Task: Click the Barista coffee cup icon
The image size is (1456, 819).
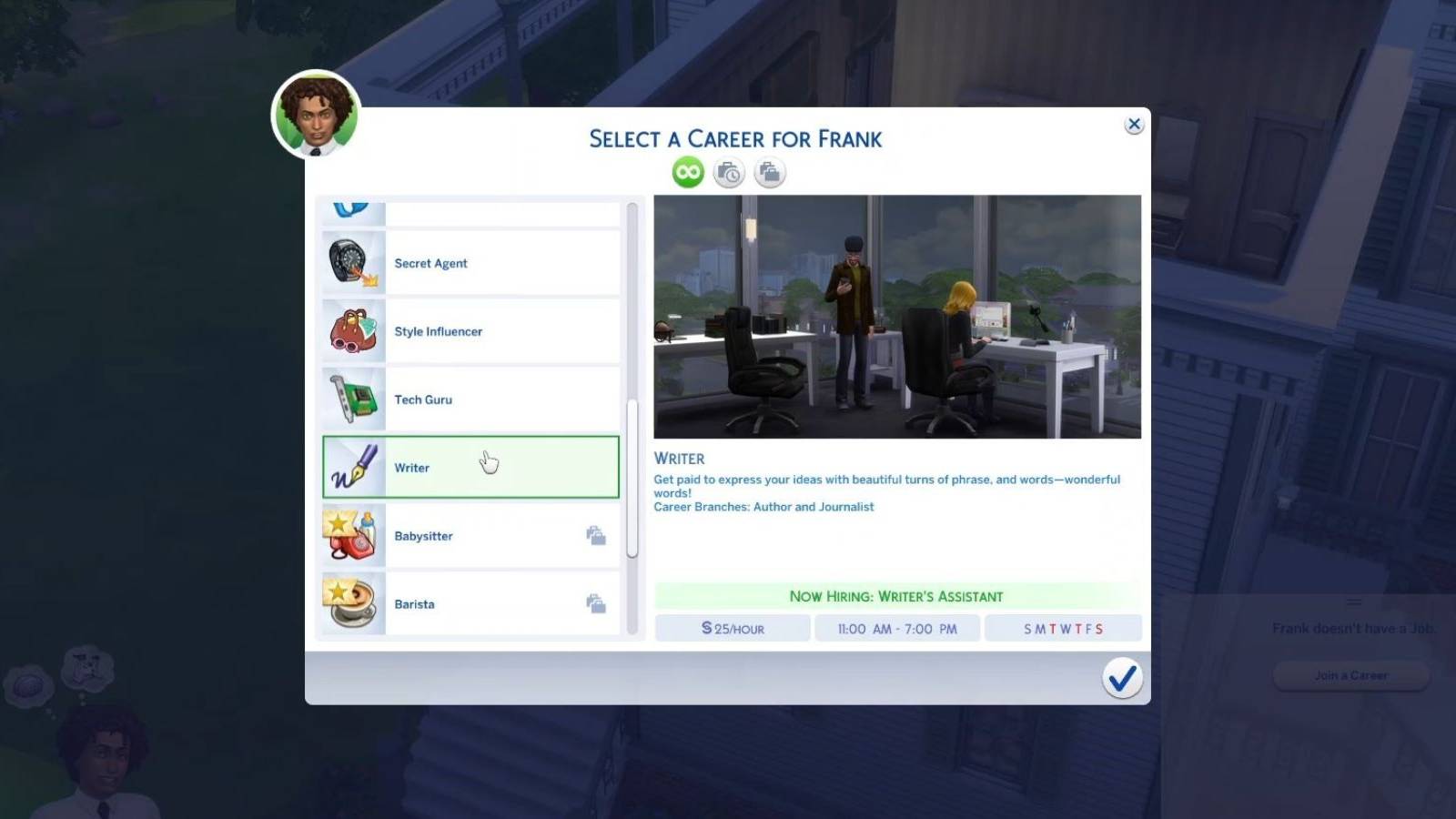Action: point(351,603)
